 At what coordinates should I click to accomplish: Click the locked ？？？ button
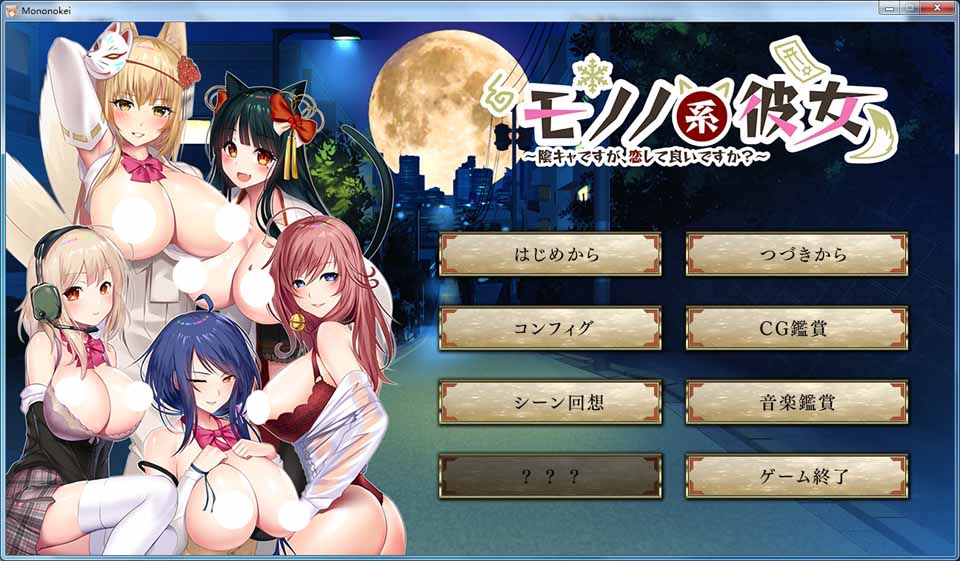click(x=550, y=476)
